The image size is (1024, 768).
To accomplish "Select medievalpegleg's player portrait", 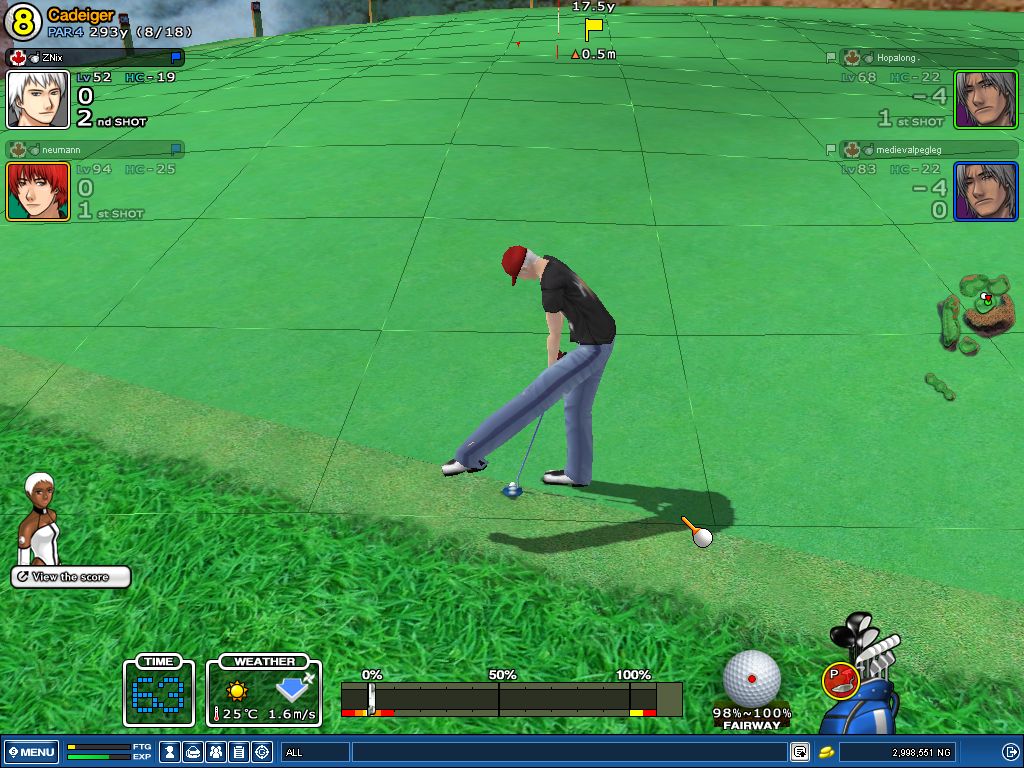I will [985, 191].
